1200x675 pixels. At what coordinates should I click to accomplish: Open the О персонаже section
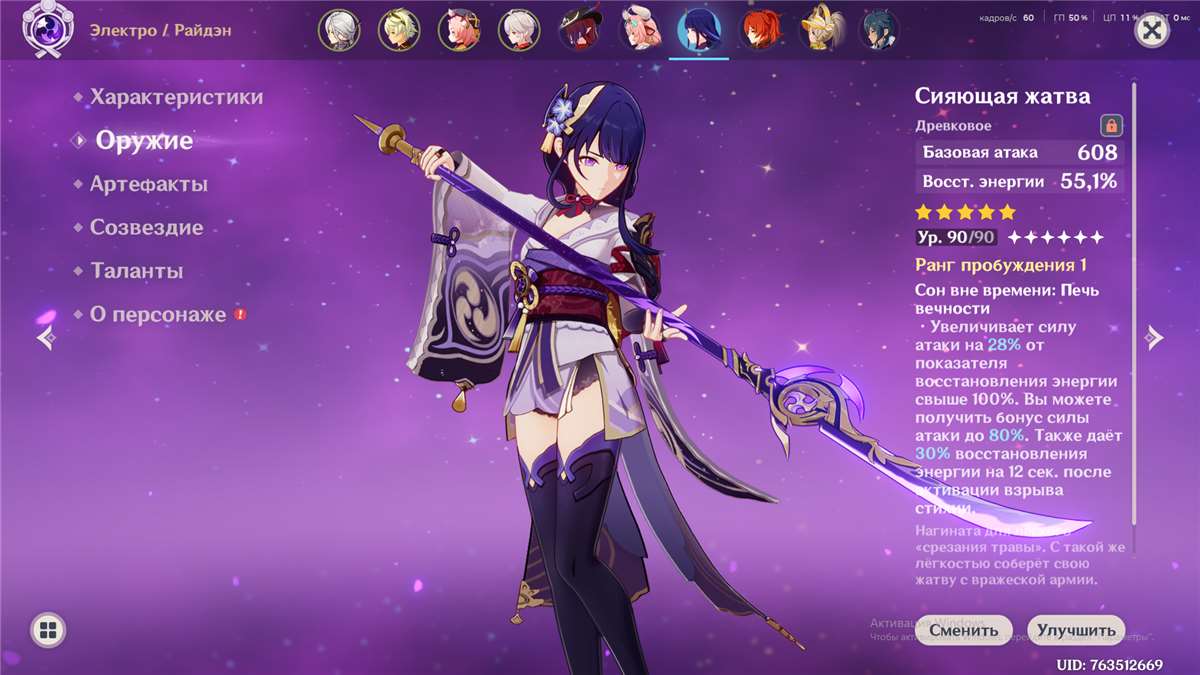tap(158, 314)
